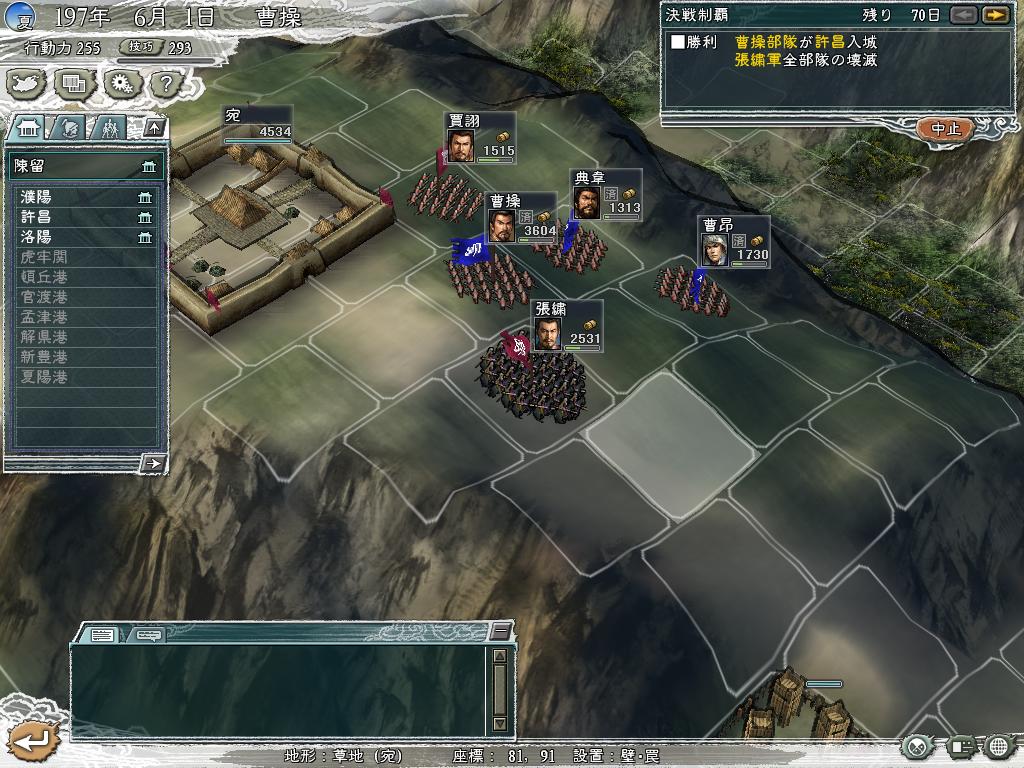This screenshot has width=1024, height=768.
Task: Click the overlapping windows button
Action: 74,84
